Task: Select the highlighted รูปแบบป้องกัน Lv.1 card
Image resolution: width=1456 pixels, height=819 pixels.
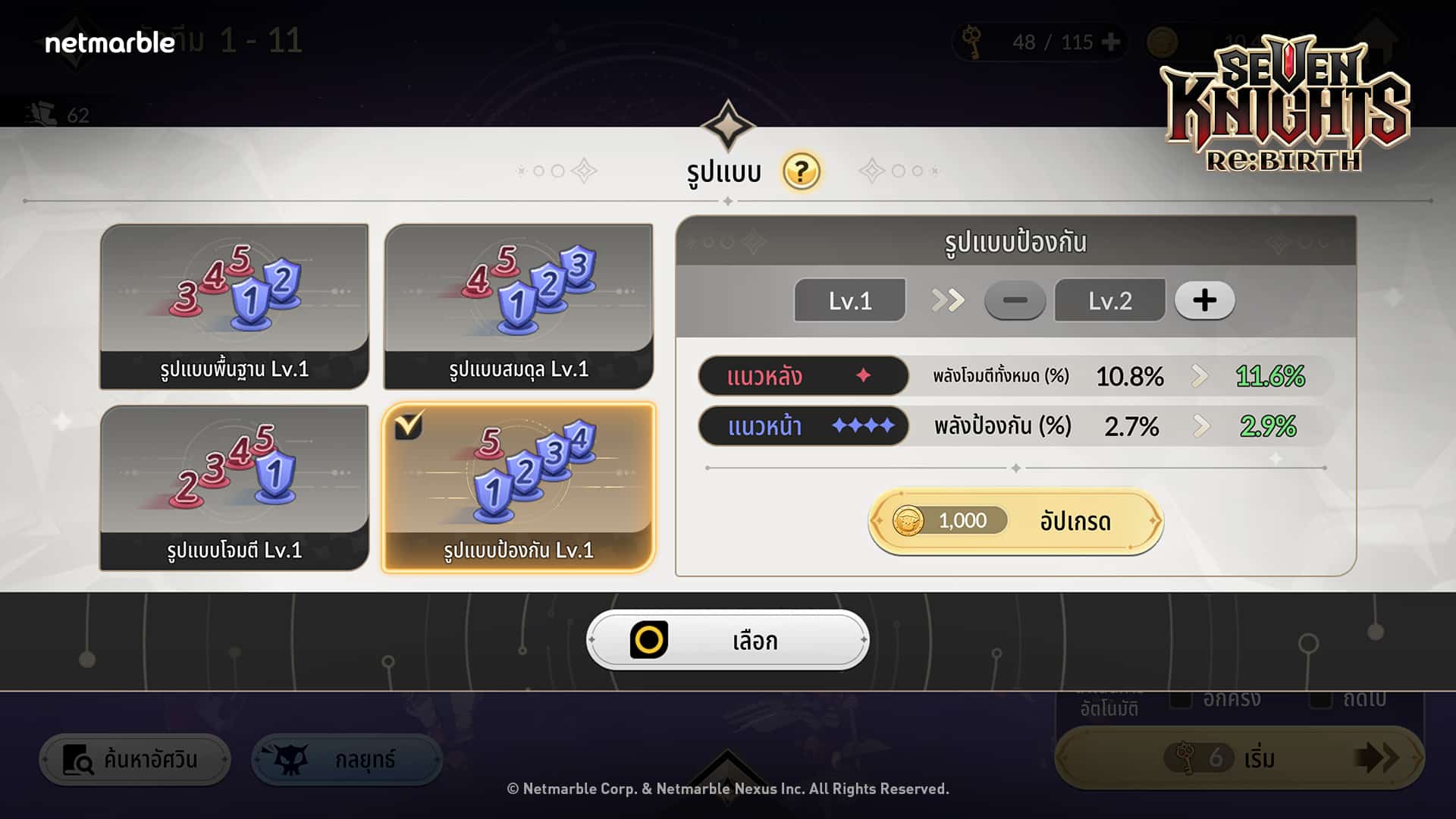Action: pos(519,488)
